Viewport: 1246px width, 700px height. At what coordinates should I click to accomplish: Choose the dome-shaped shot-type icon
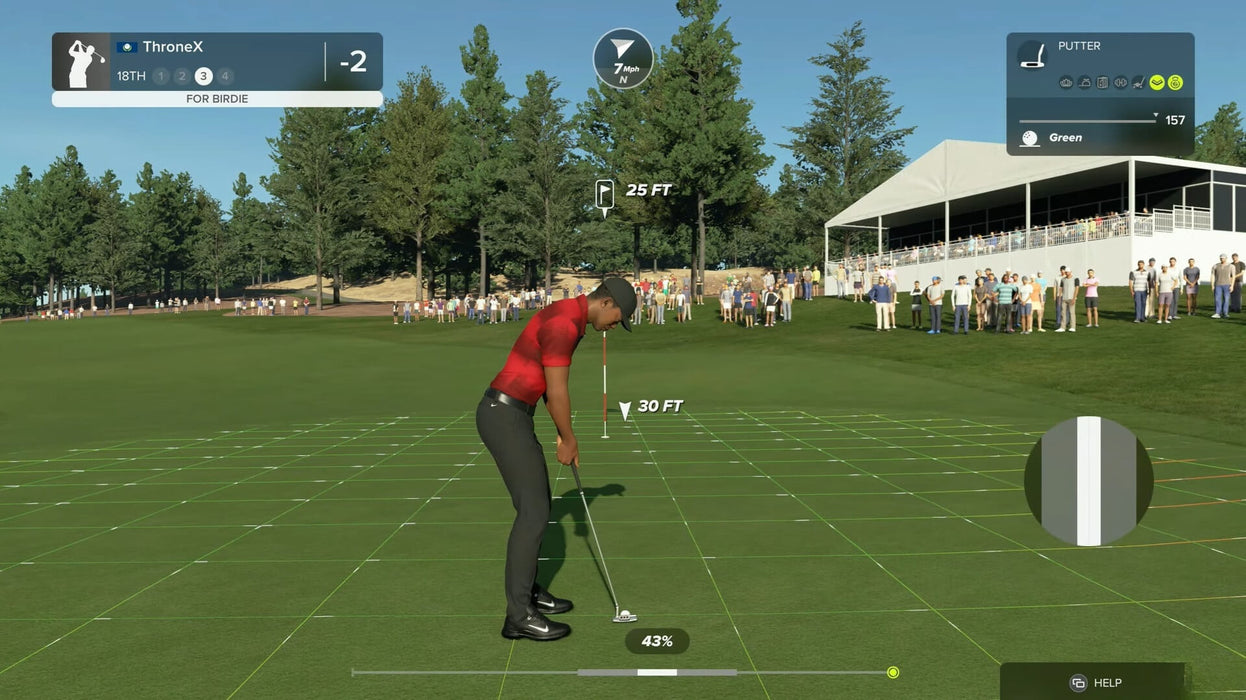[1084, 83]
